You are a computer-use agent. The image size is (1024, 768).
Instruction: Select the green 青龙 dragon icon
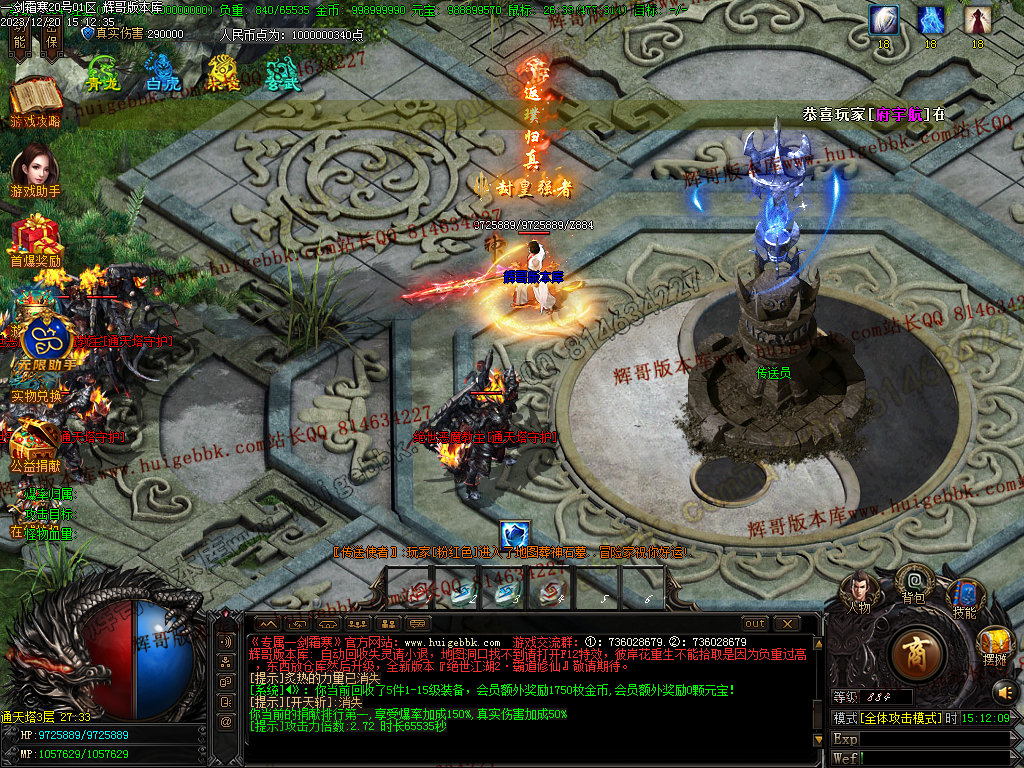tap(103, 70)
